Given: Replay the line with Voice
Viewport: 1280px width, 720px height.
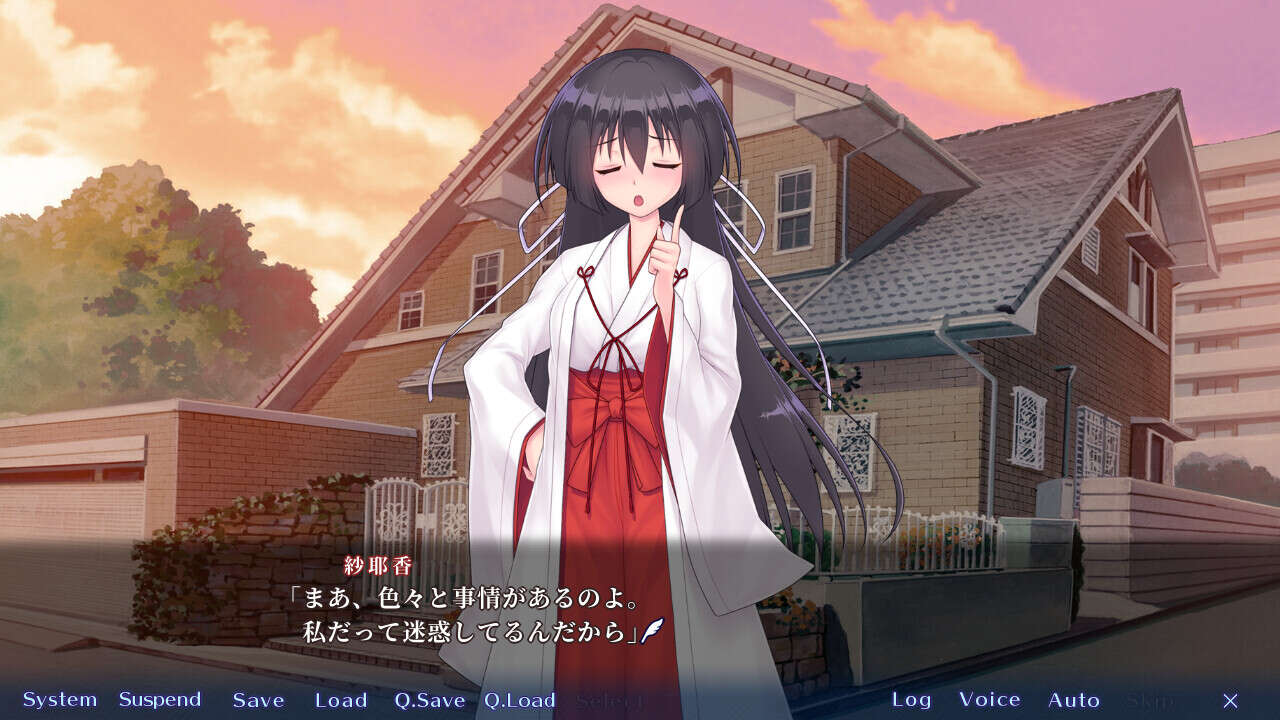Looking at the screenshot, I should point(989,700).
